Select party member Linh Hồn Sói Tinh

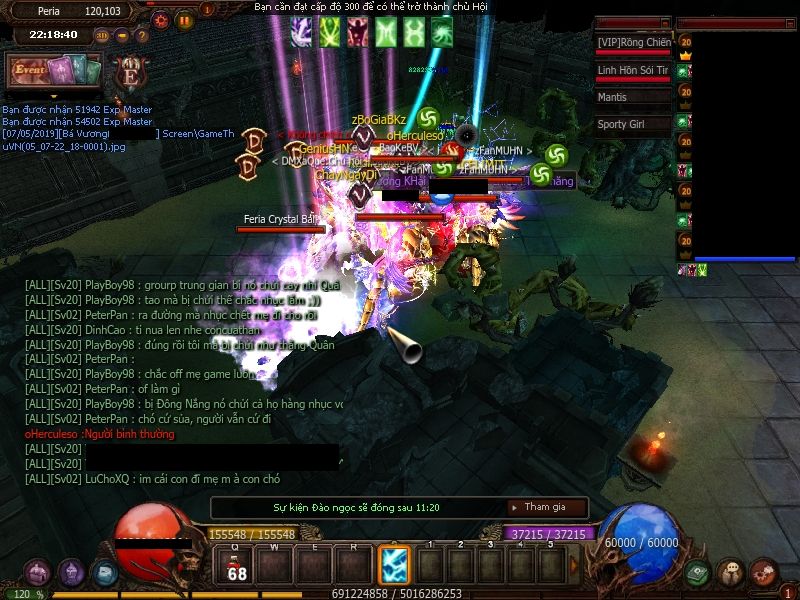(632, 71)
